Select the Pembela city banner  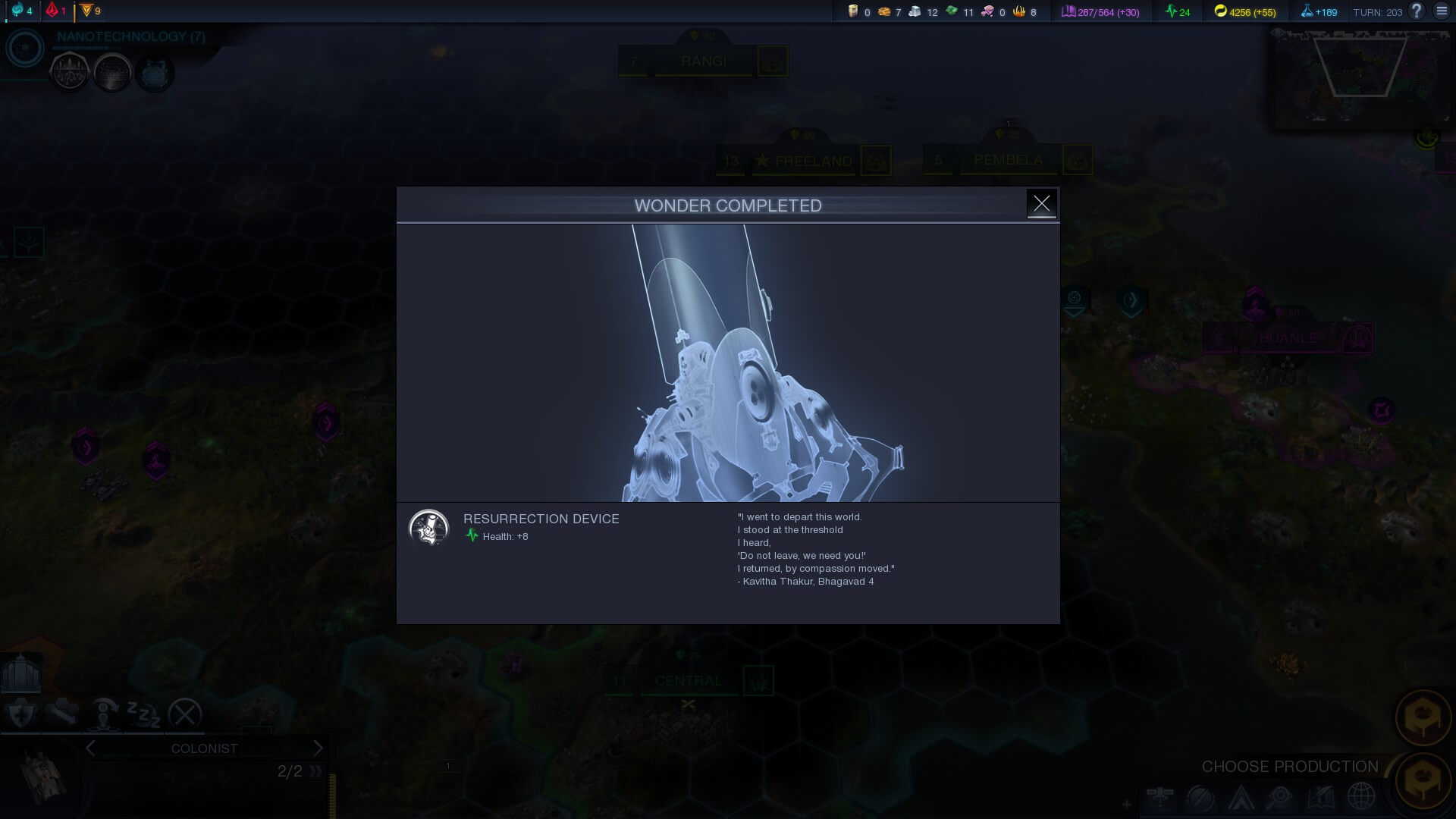pyautogui.click(x=1008, y=160)
